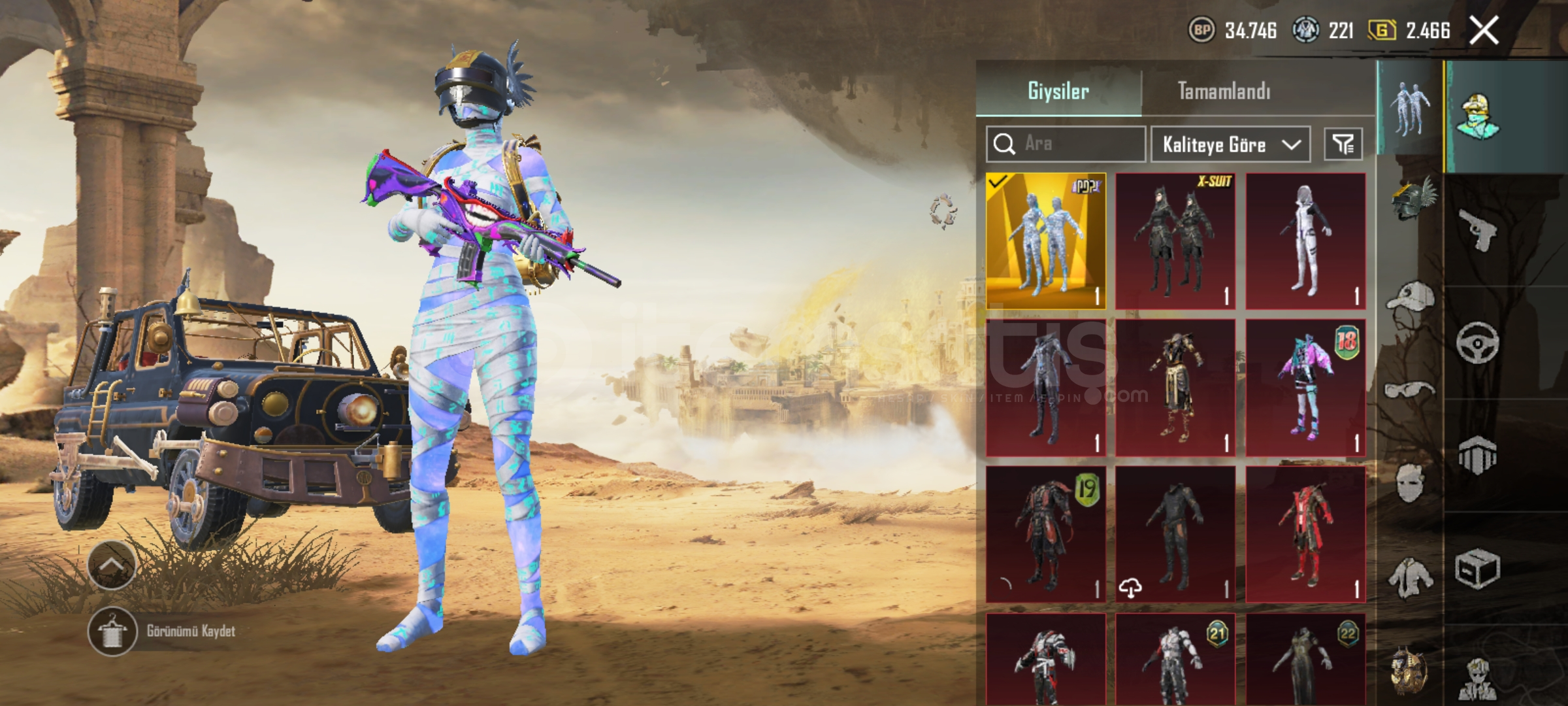Select the equipped blue mummy outfit set

click(x=1045, y=241)
